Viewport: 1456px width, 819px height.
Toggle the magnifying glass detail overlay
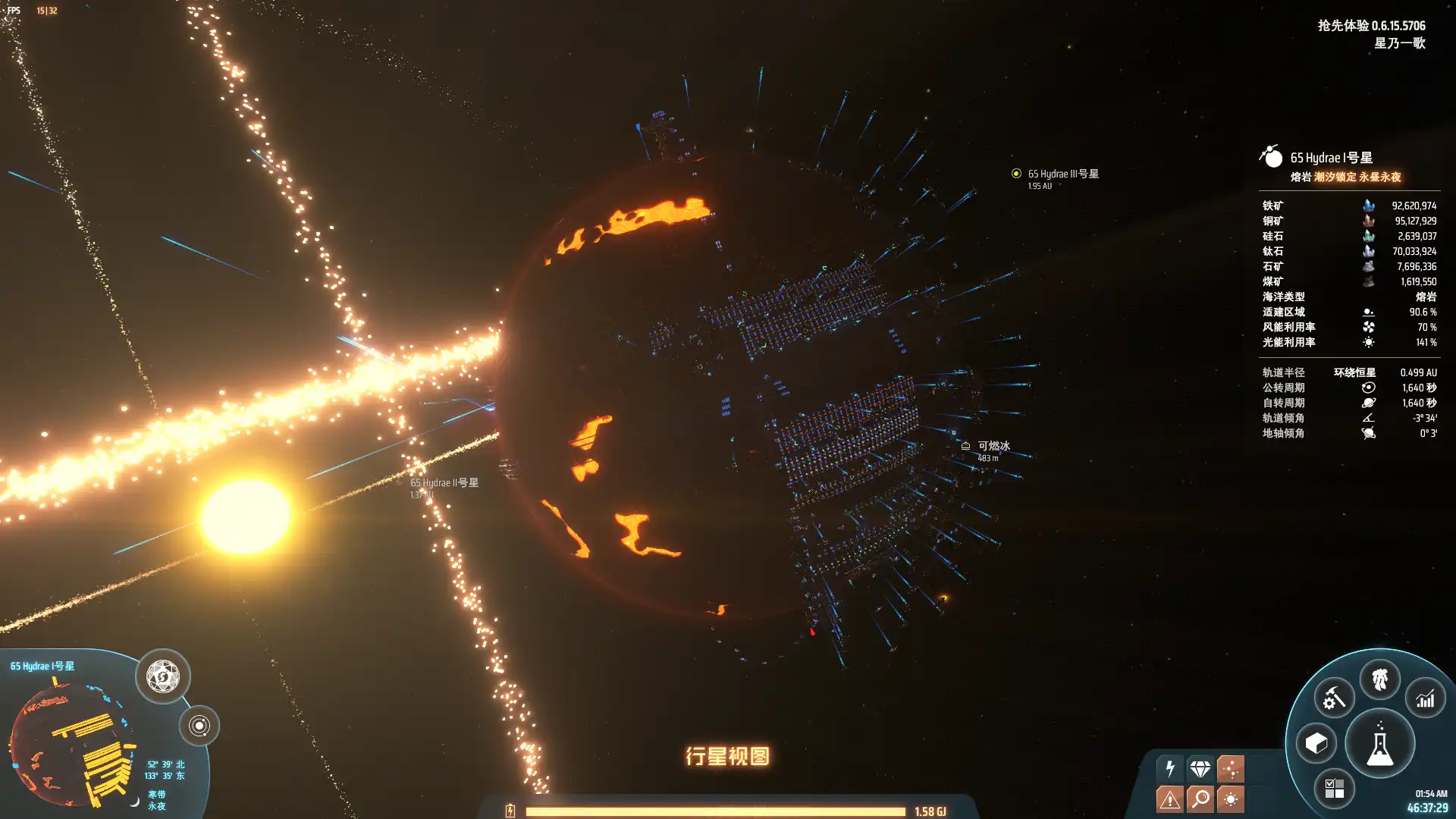tap(1200, 799)
